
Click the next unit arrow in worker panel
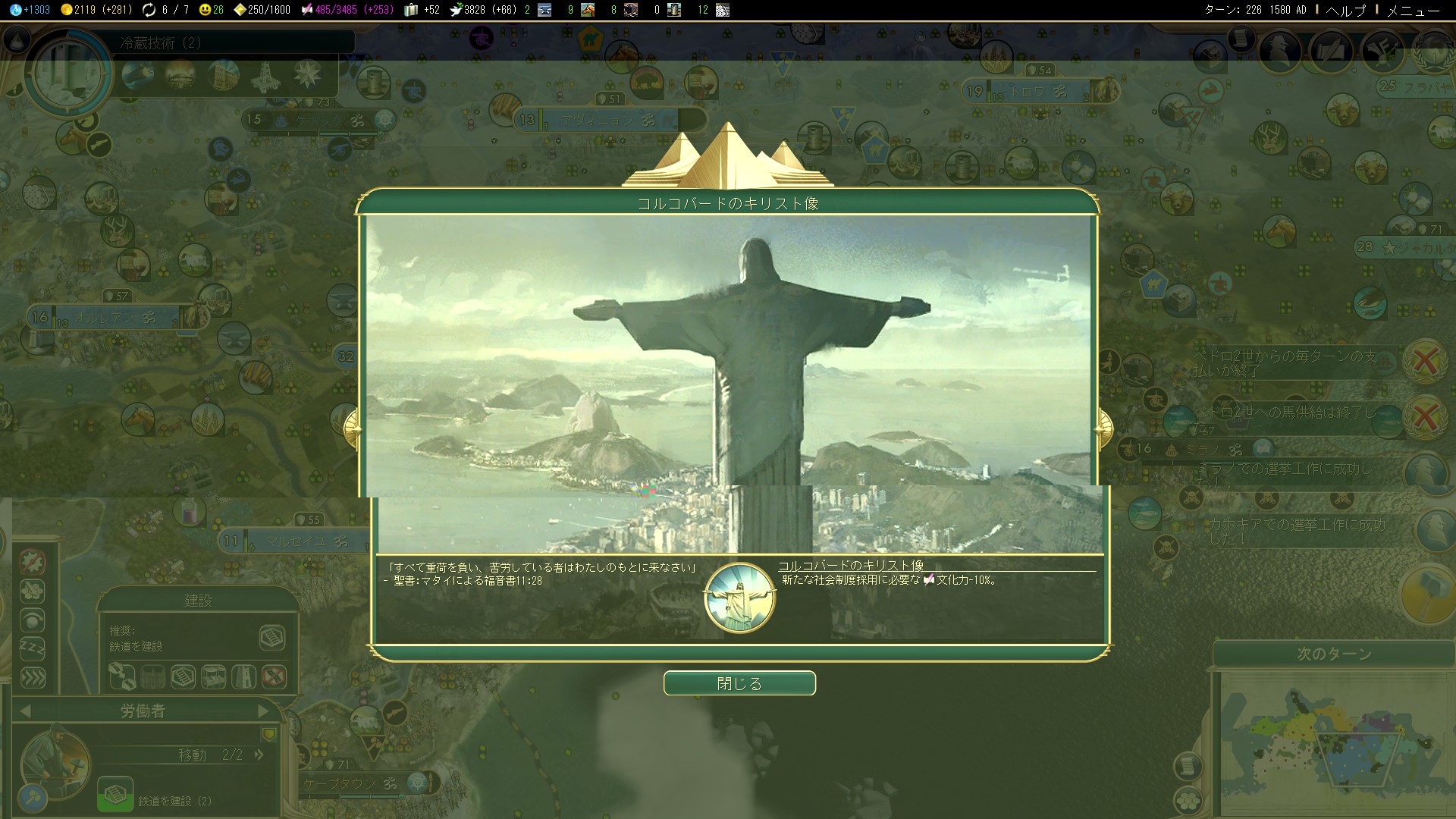tap(263, 711)
